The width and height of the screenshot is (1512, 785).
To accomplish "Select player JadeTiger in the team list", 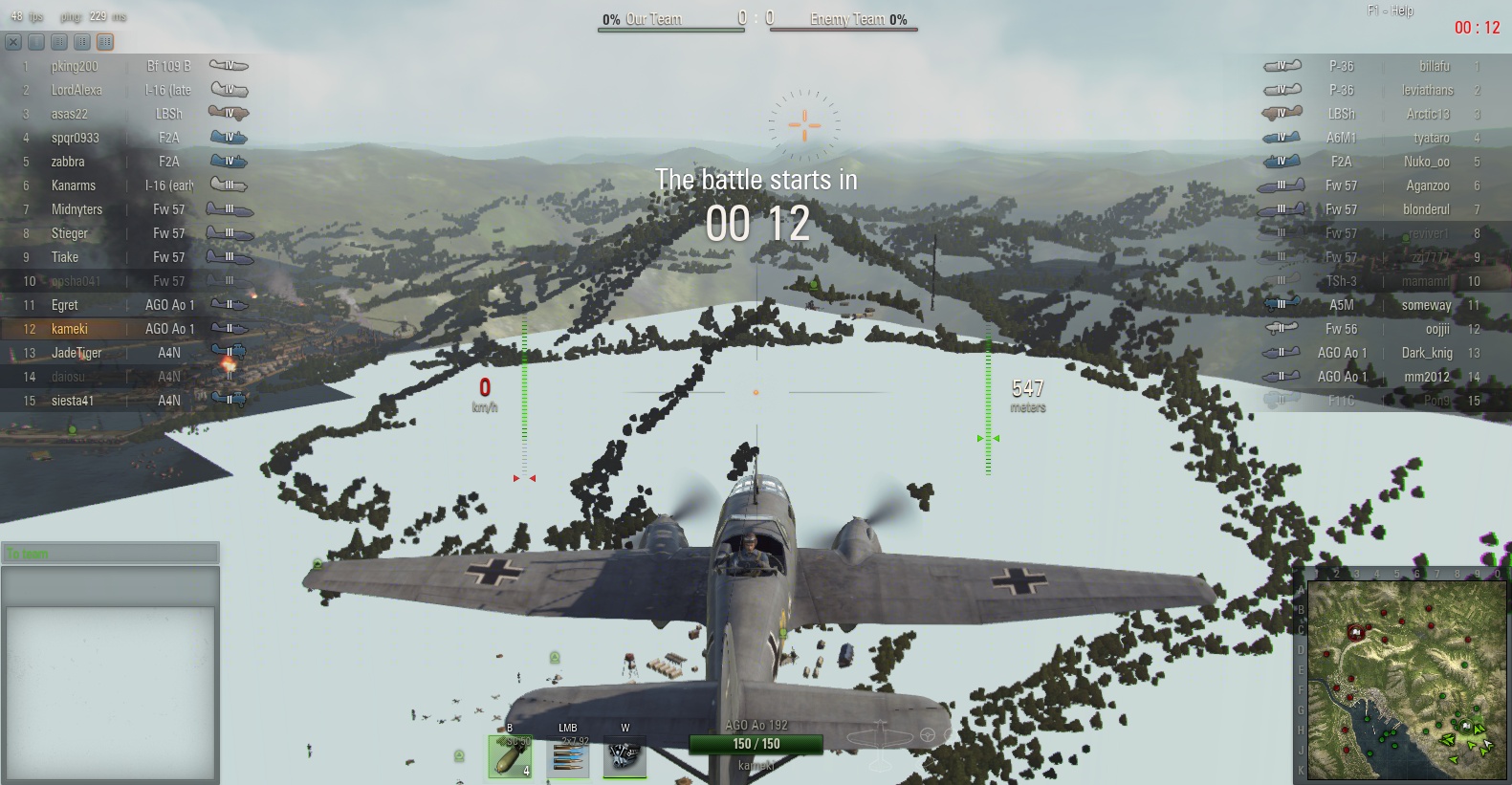I will pos(77,353).
